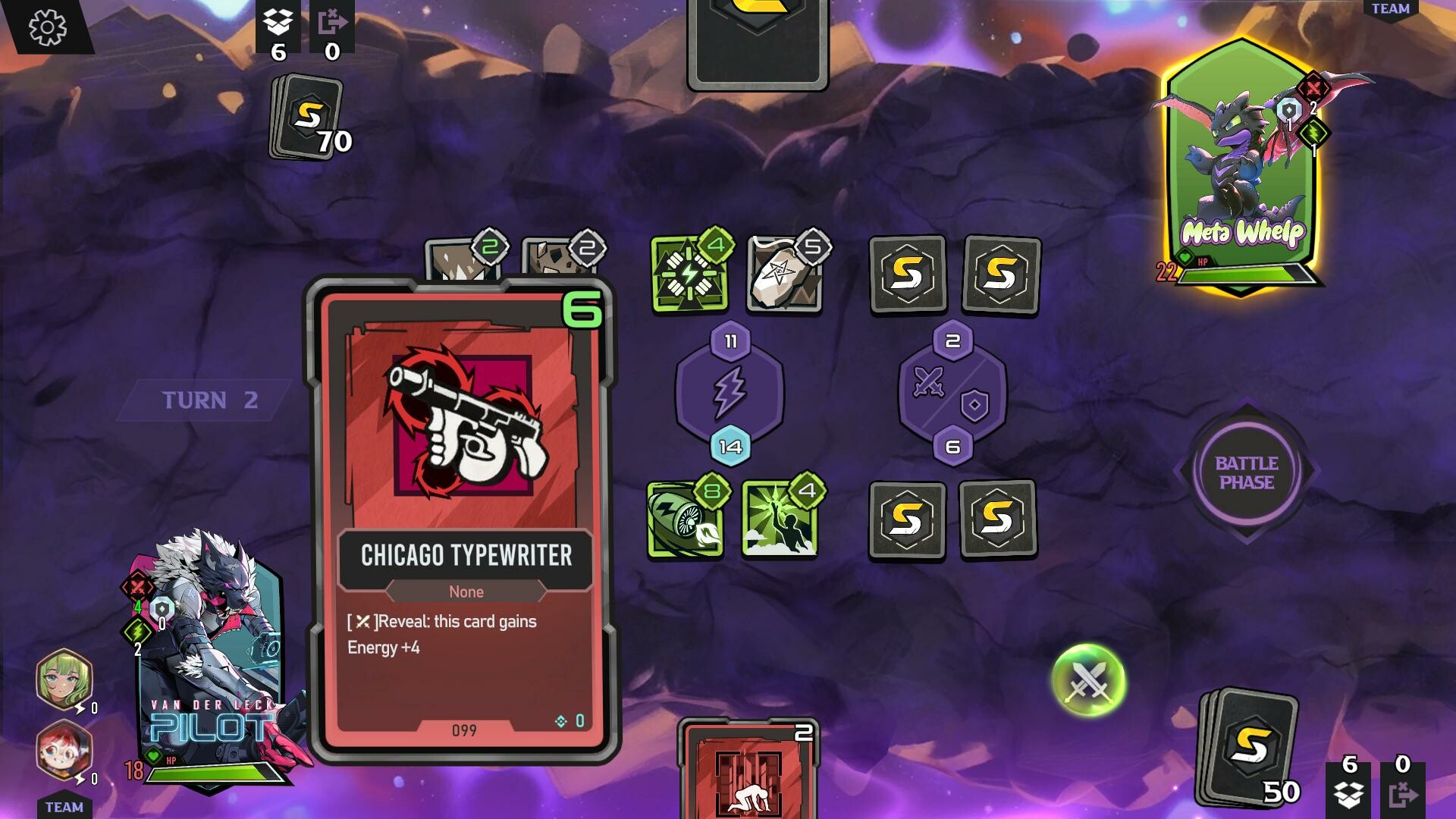Image resolution: width=1456 pixels, height=819 pixels.
Task: Click the energy lightning hexagon
Action: click(730, 394)
